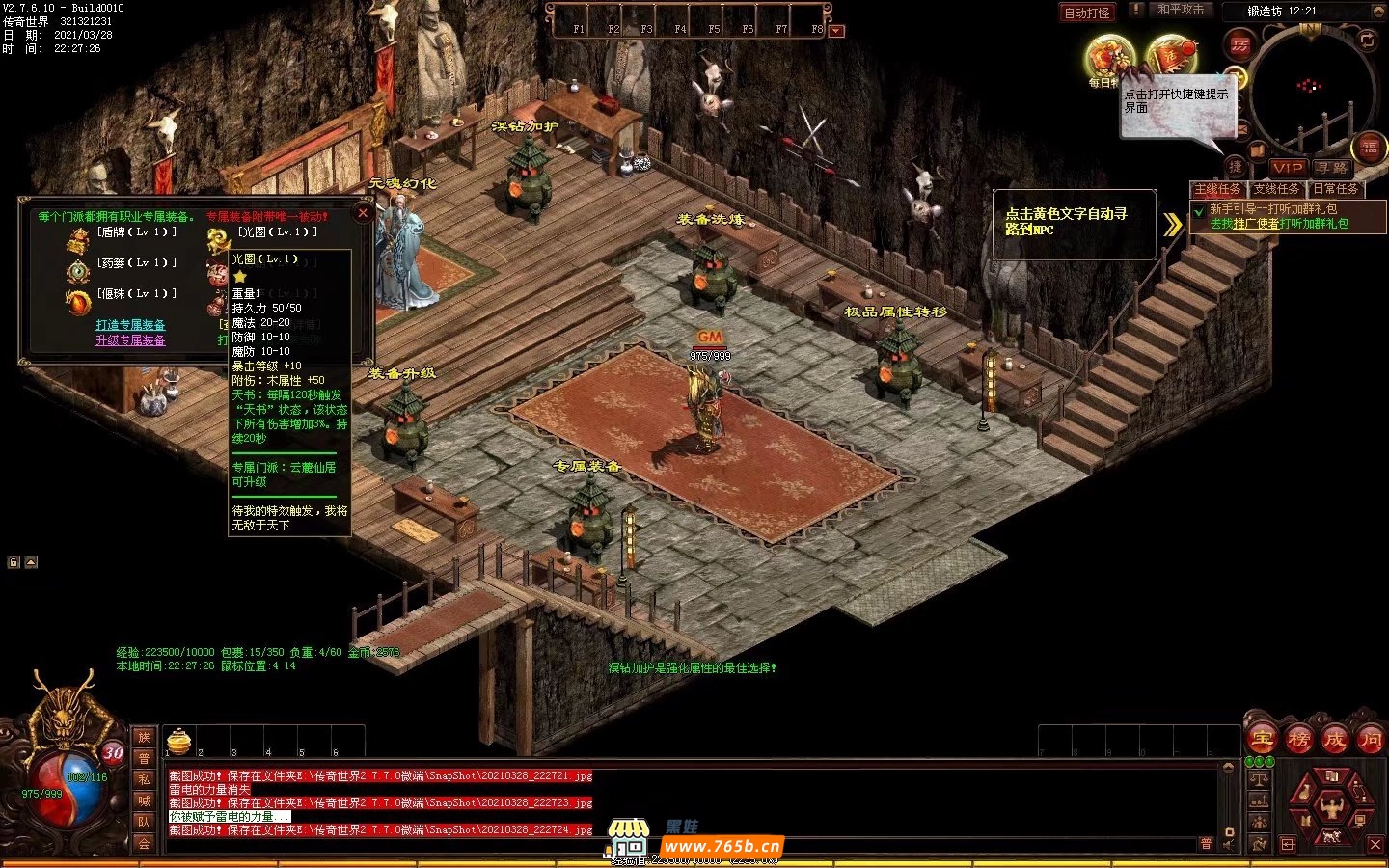Select the 私 private chat channel

(x=144, y=779)
